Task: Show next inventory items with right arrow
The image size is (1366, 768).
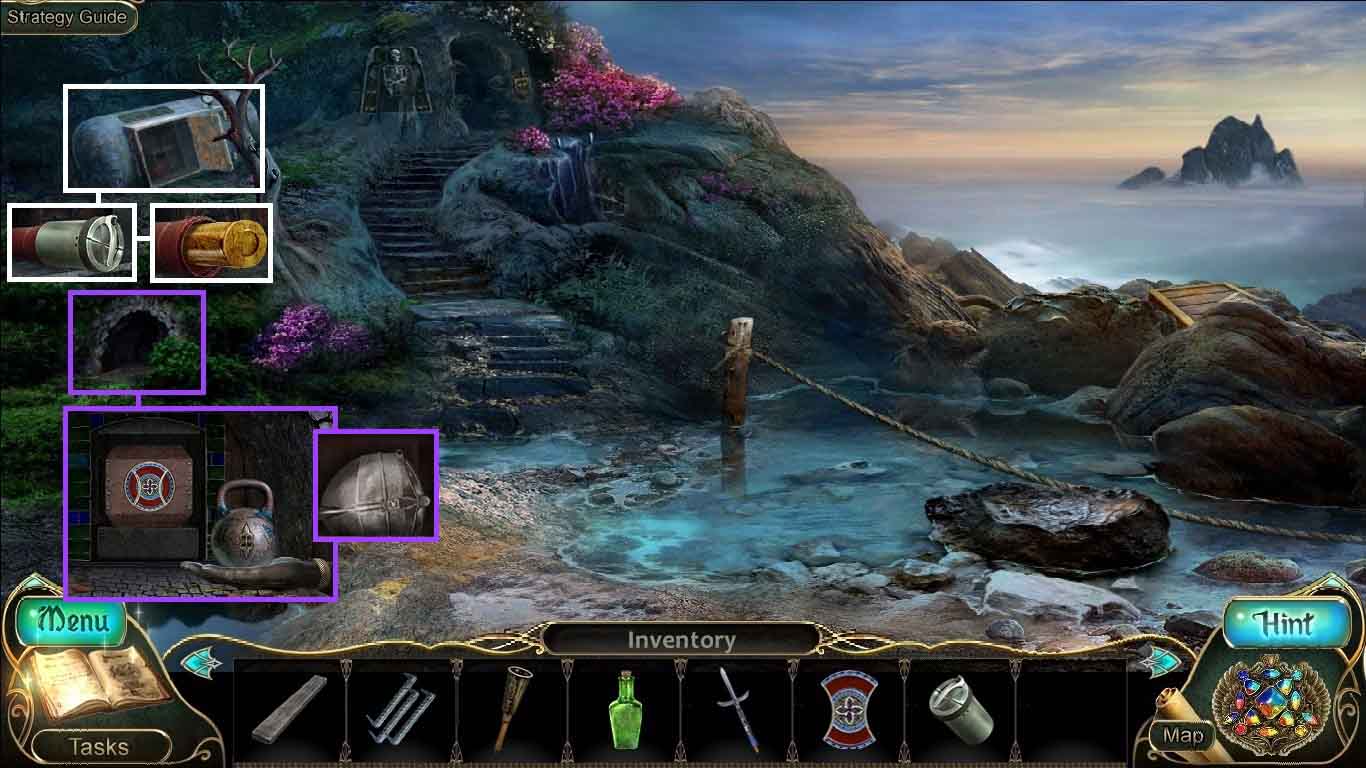Action: 1159,661
